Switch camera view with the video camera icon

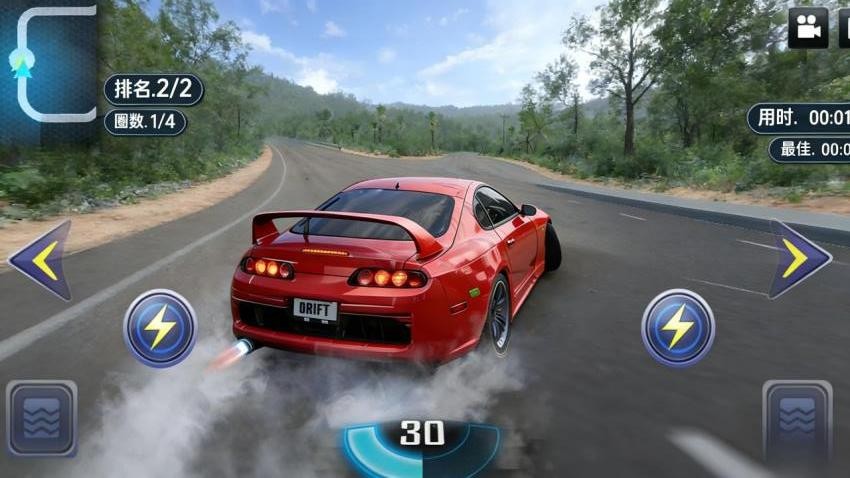[808, 28]
